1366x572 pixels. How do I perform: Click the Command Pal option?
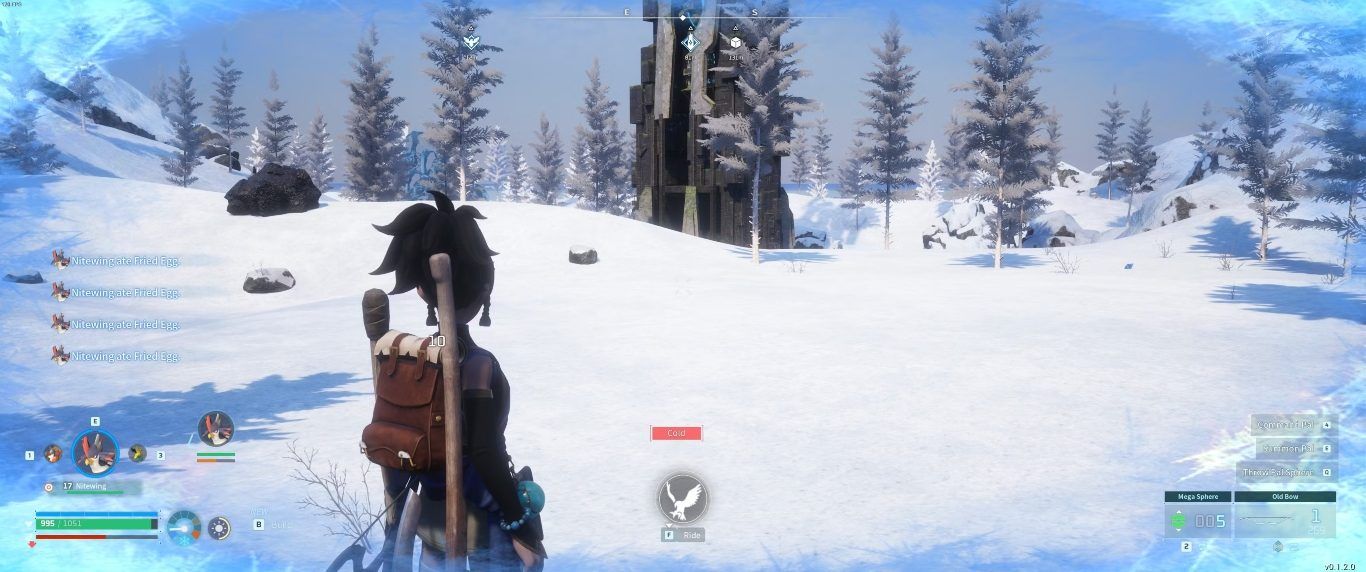(1288, 424)
